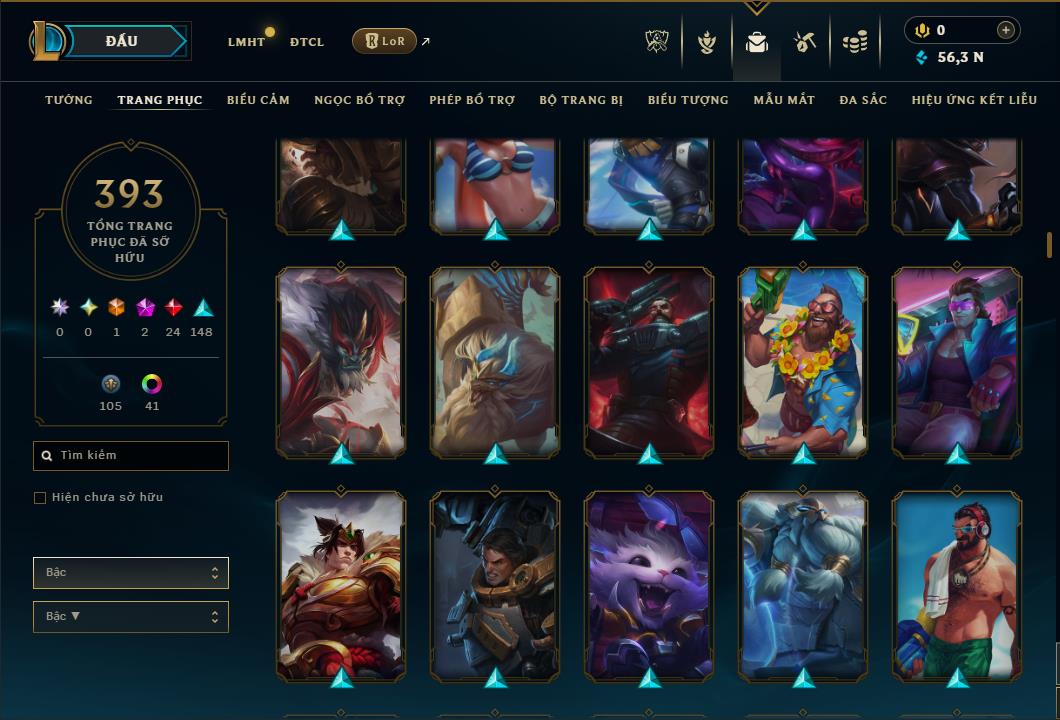The height and width of the screenshot is (720, 1060).
Task: Show the PHÉP BỔ TRỢ tab
Action: point(472,100)
